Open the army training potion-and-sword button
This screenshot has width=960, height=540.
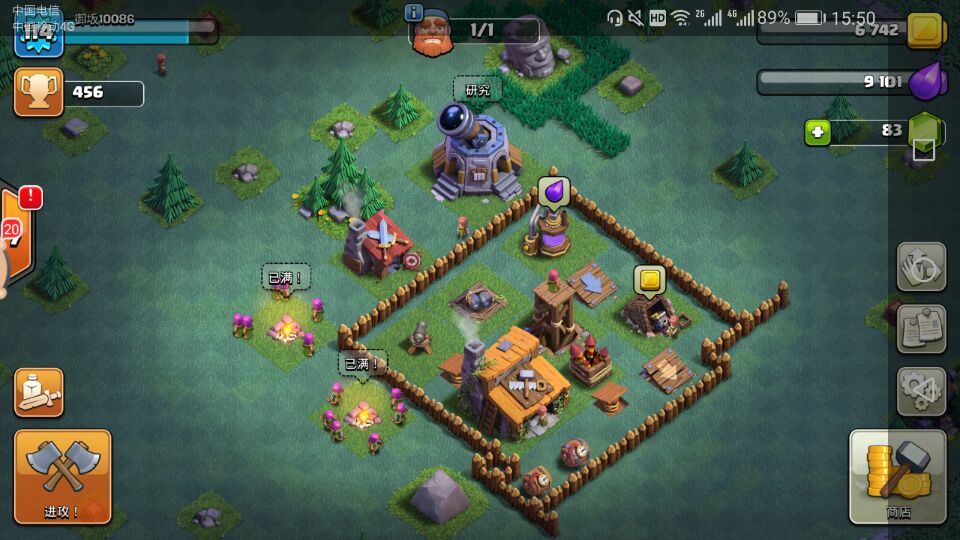pos(39,392)
